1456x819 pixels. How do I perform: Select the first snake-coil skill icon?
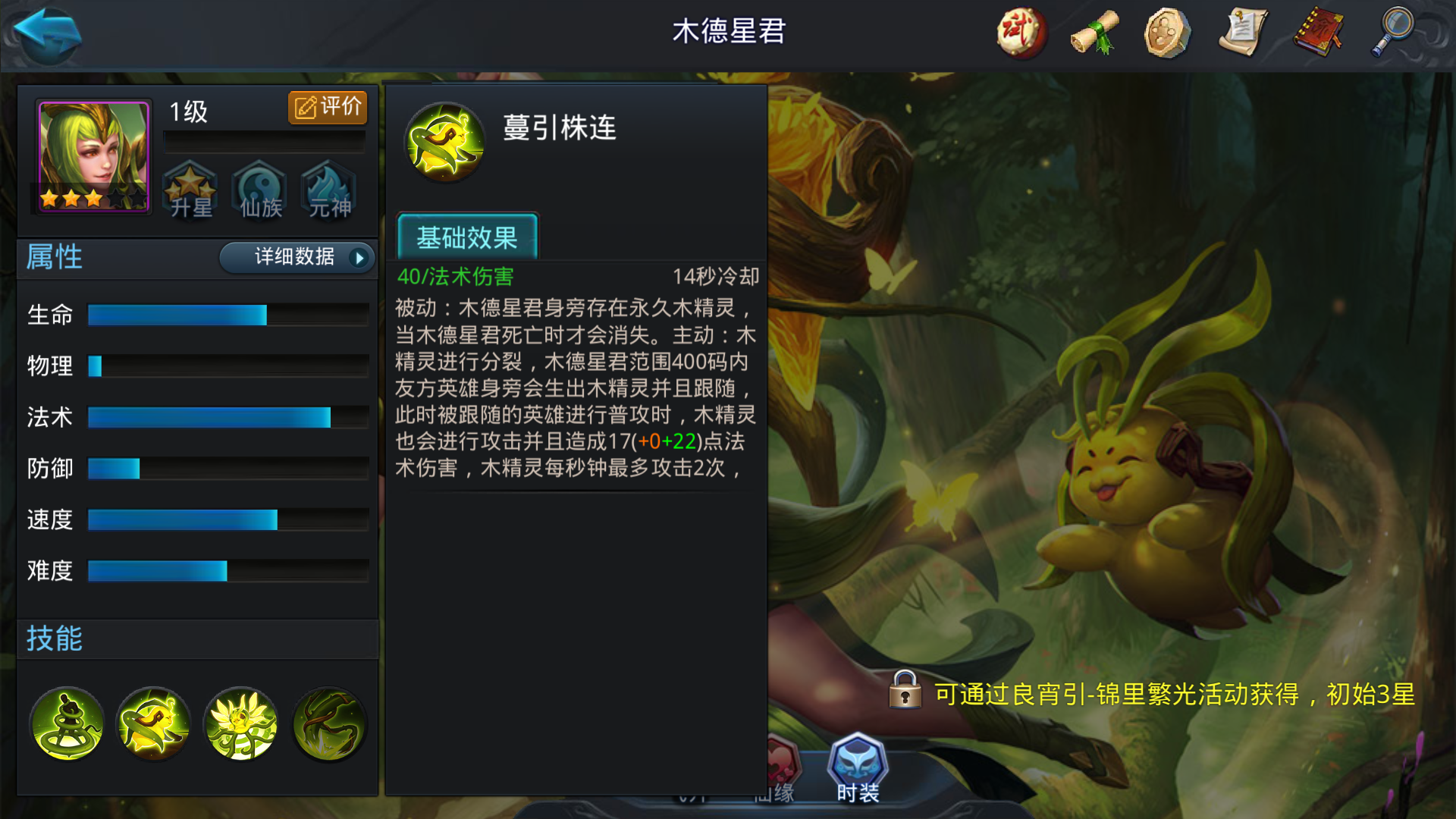click(67, 724)
